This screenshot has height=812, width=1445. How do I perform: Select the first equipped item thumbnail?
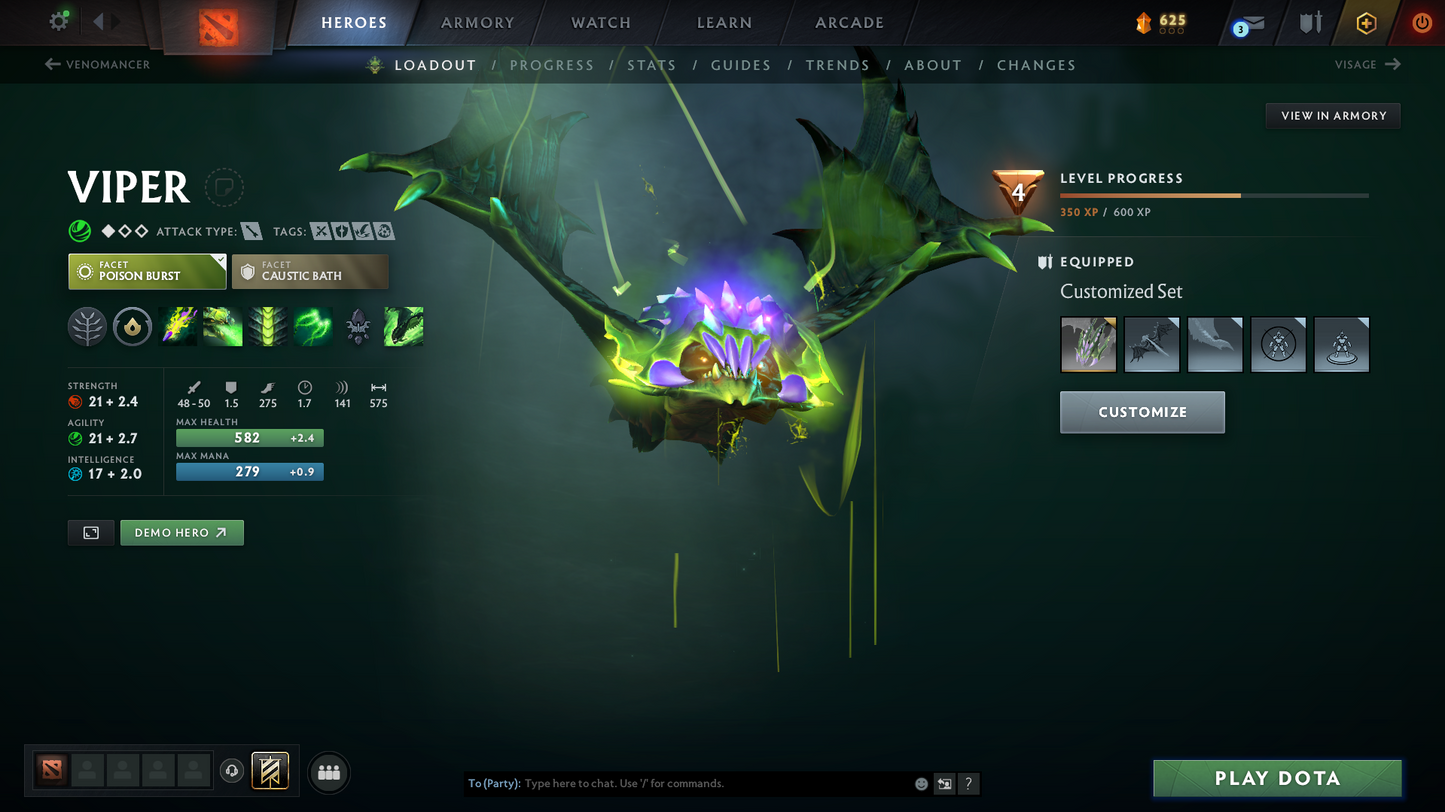(1088, 345)
